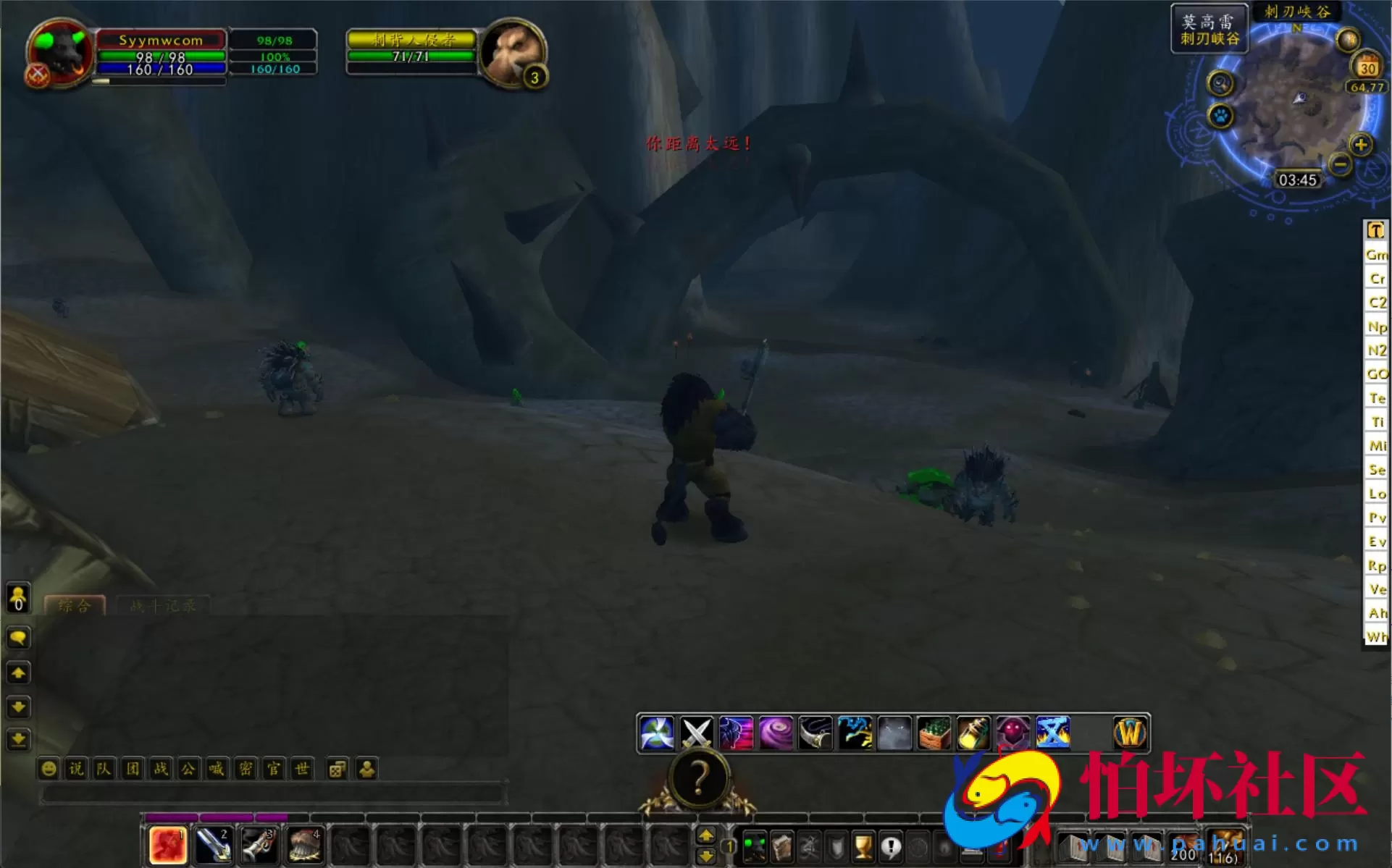Click the Ah button on right sidebar
Viewport: 1392px width, 868px height.
coord(1376,612)
